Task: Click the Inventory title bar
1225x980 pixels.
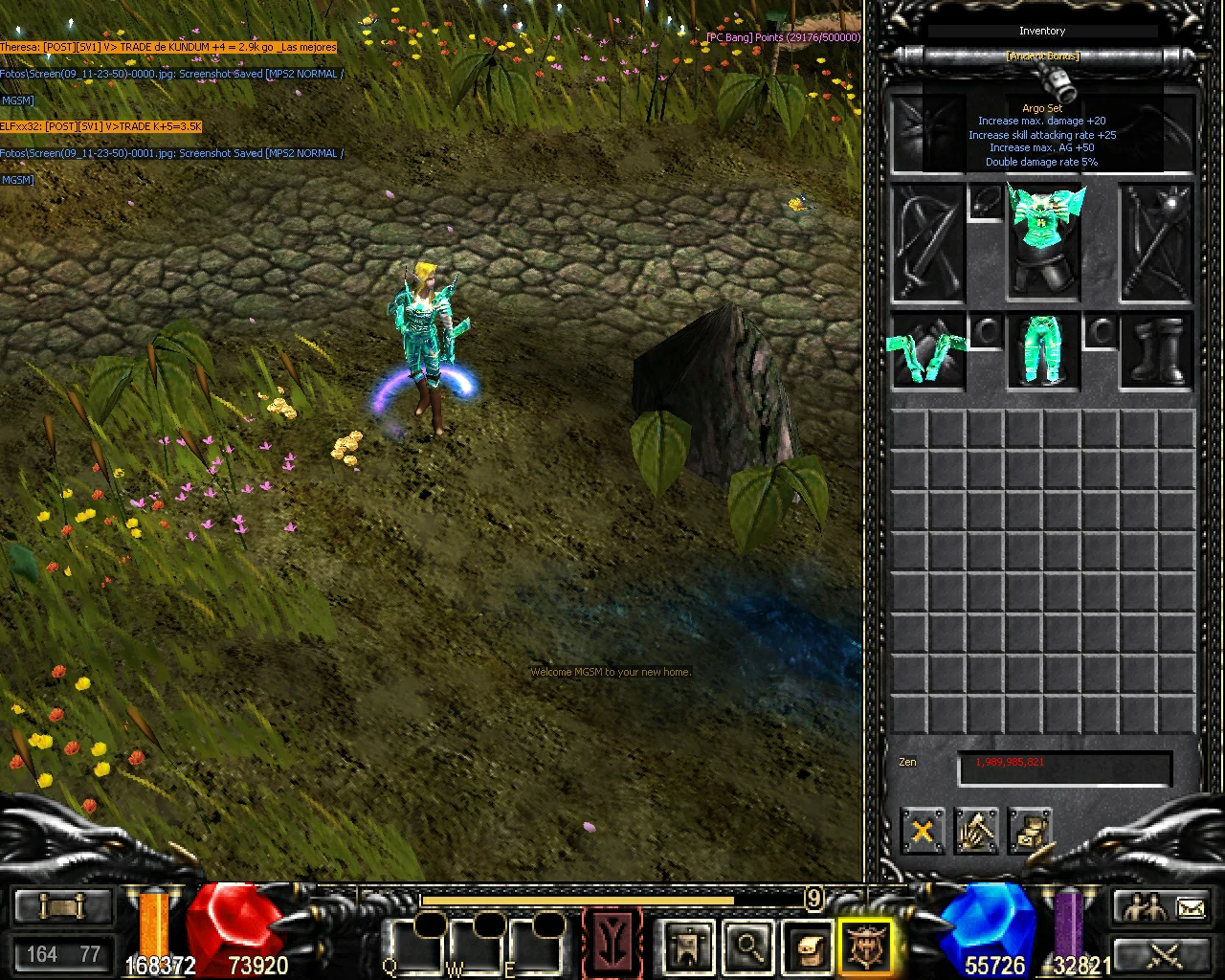Action: 1040,30
